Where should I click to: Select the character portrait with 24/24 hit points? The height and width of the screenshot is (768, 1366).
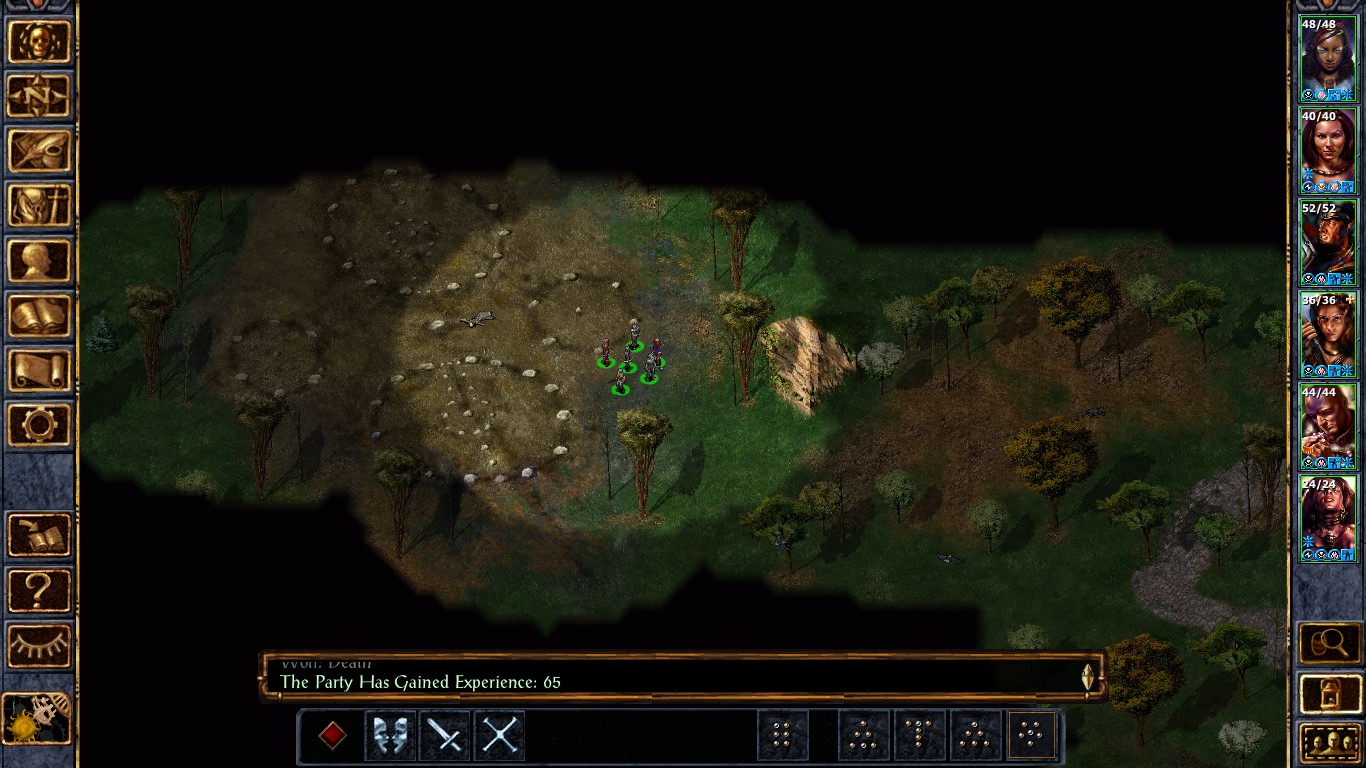click(1327, 518)
